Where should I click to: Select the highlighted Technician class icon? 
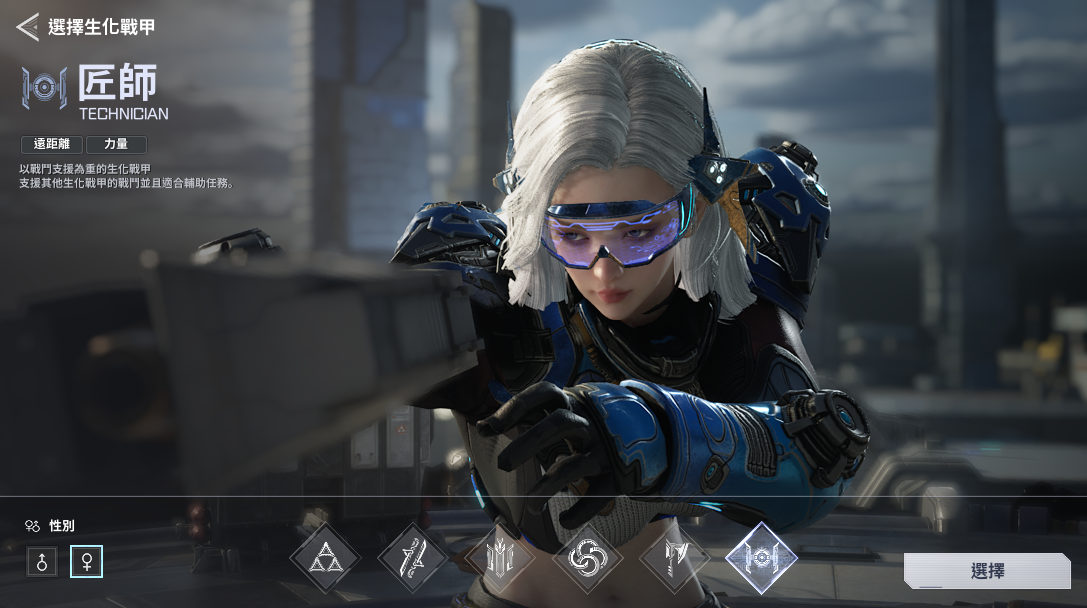tap(761, 558)
